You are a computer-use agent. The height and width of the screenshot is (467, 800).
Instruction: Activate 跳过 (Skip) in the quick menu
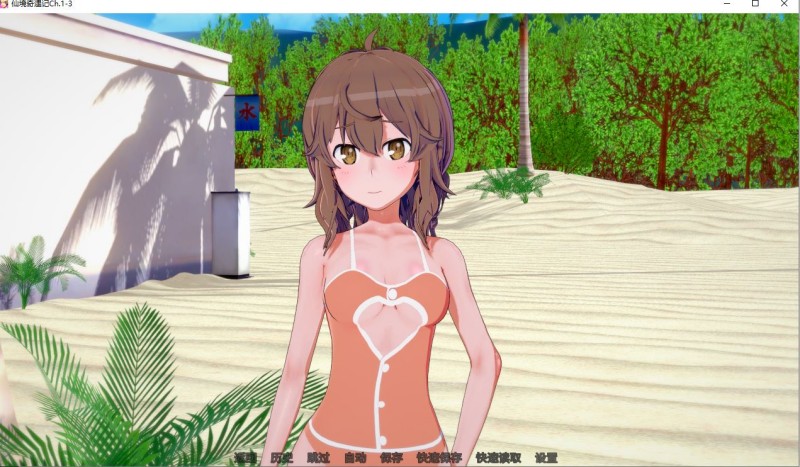tap(318, 458)
